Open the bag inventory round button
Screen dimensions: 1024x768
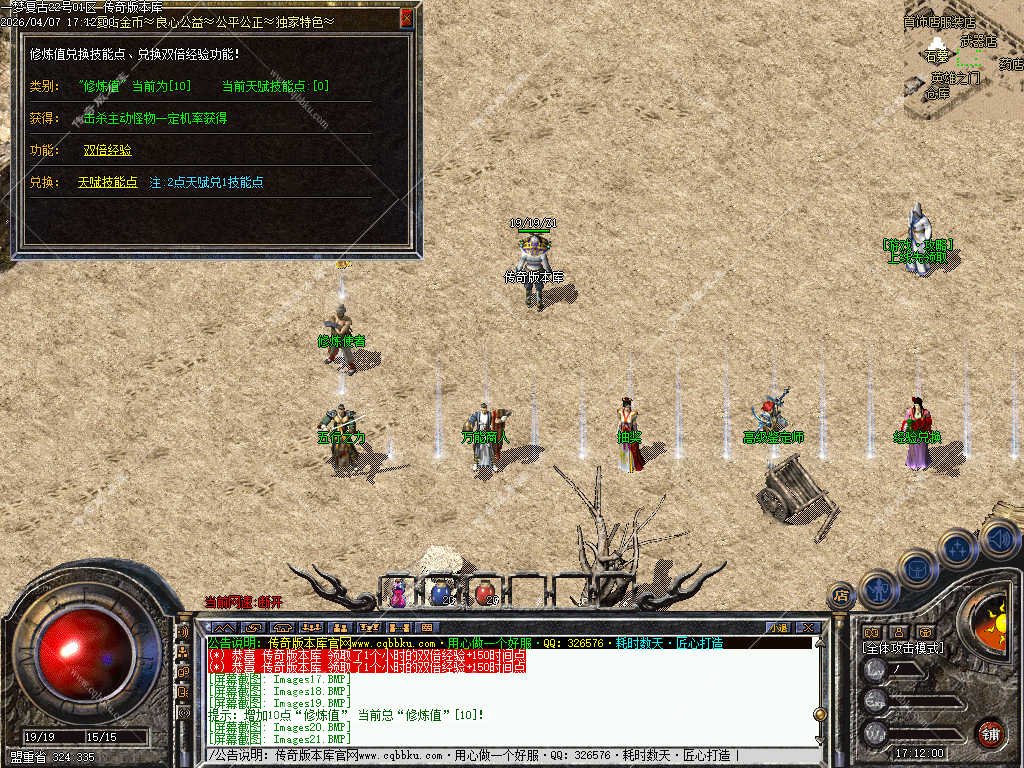(x=917, y=569)
